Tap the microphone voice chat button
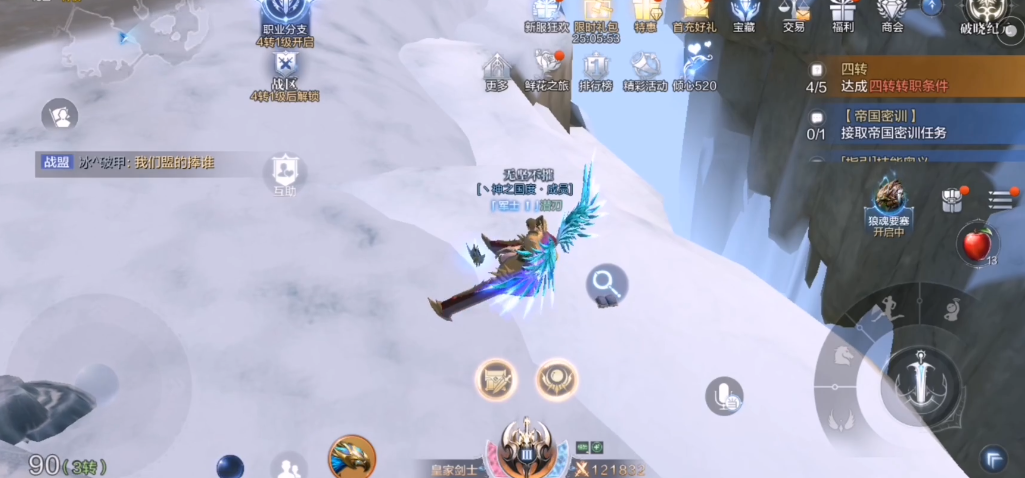This screenshot has height=478, width=1025. [723, 395]
